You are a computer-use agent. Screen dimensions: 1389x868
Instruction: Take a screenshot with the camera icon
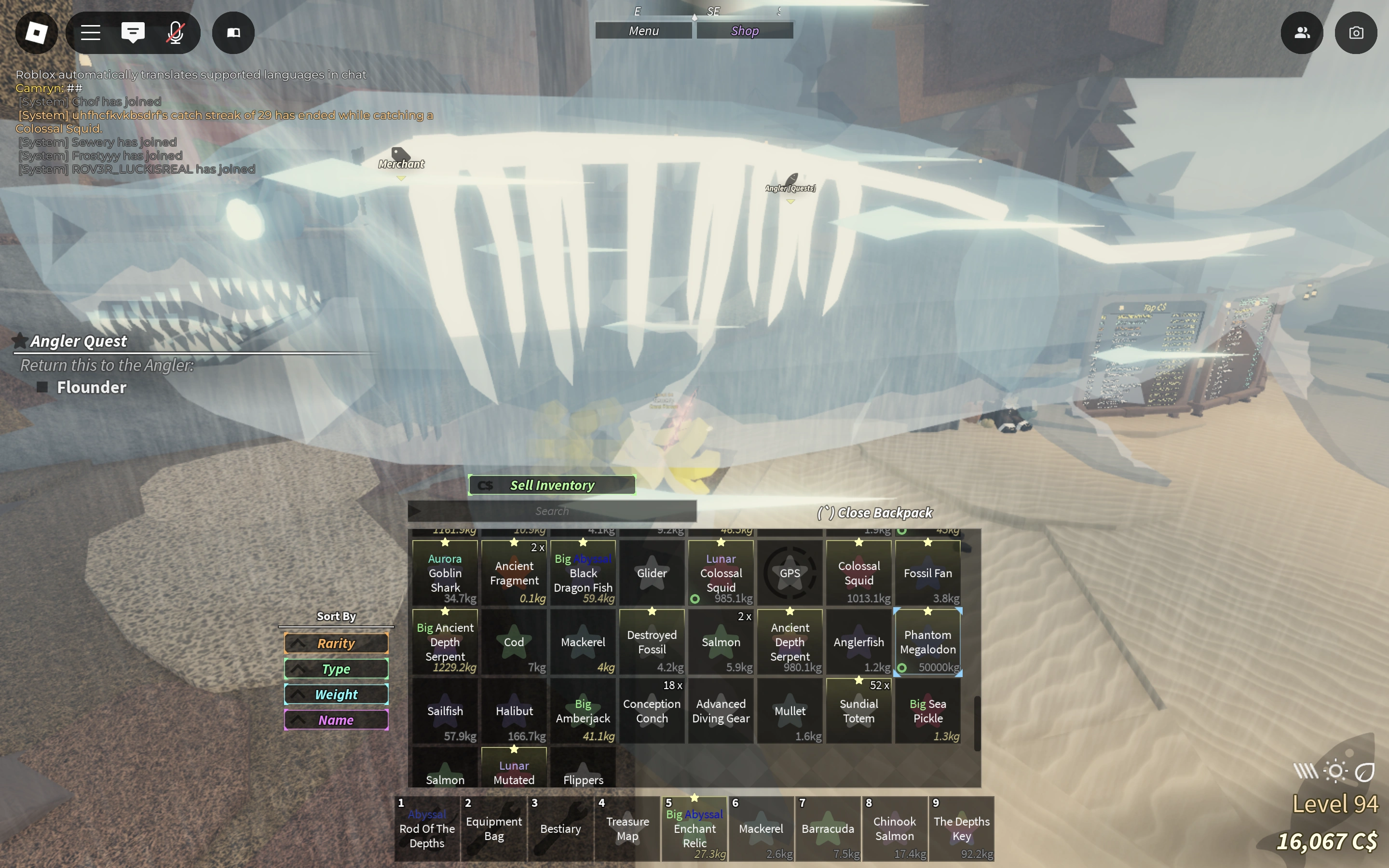(1356, 33)
